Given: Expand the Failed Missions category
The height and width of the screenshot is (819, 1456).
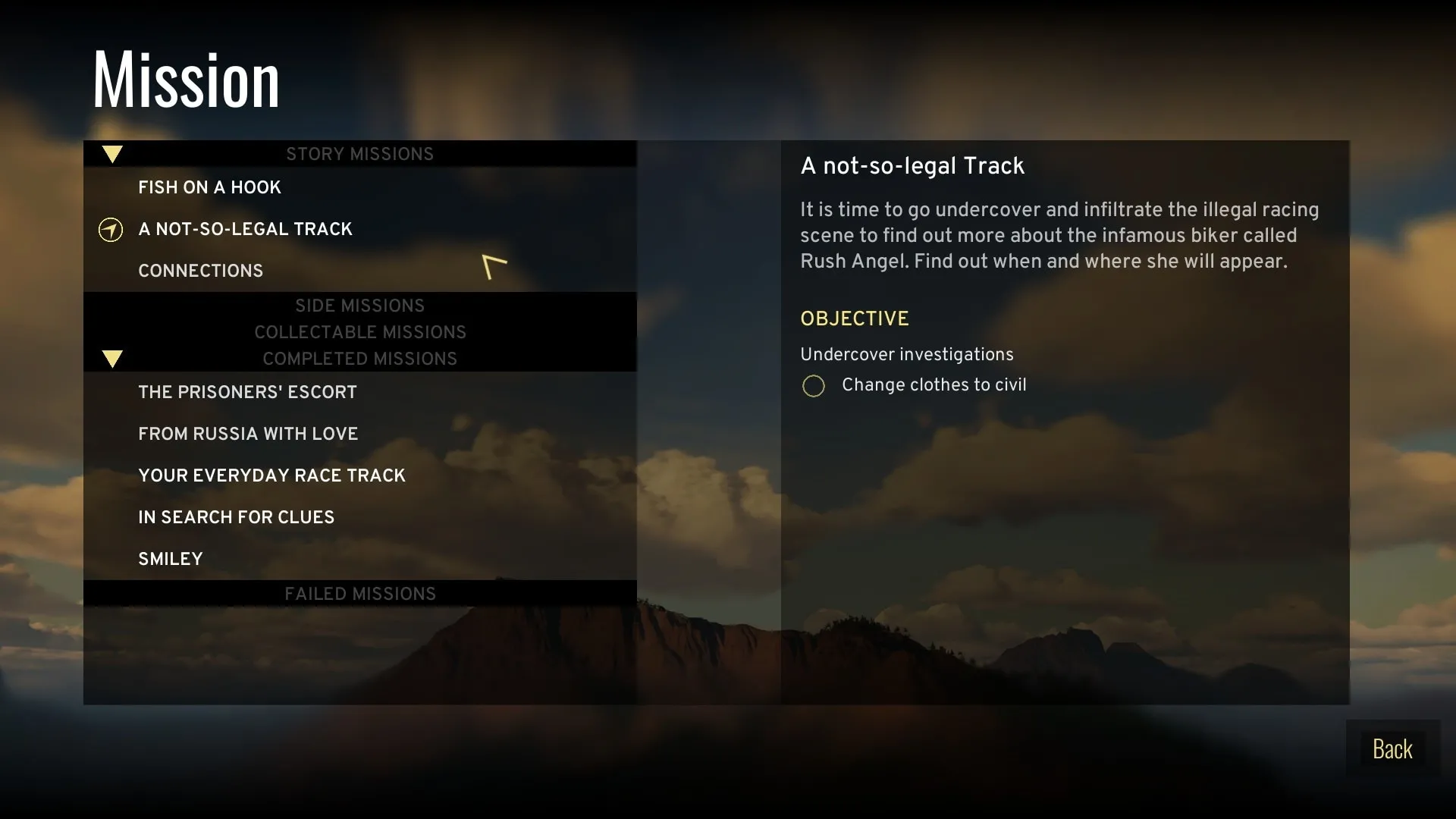Looking at the screenshot, I should pos(359,594).
